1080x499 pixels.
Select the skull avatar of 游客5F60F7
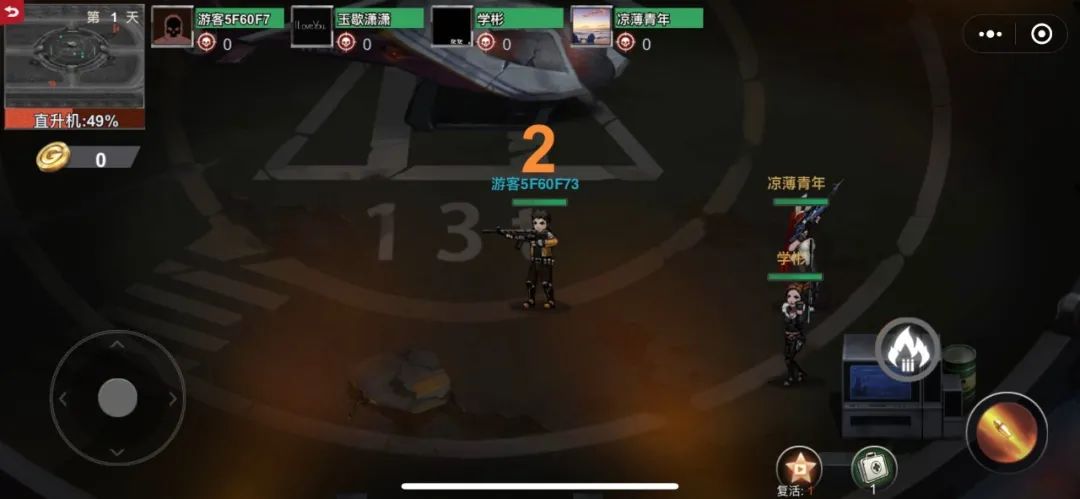(x=172, y=27)
